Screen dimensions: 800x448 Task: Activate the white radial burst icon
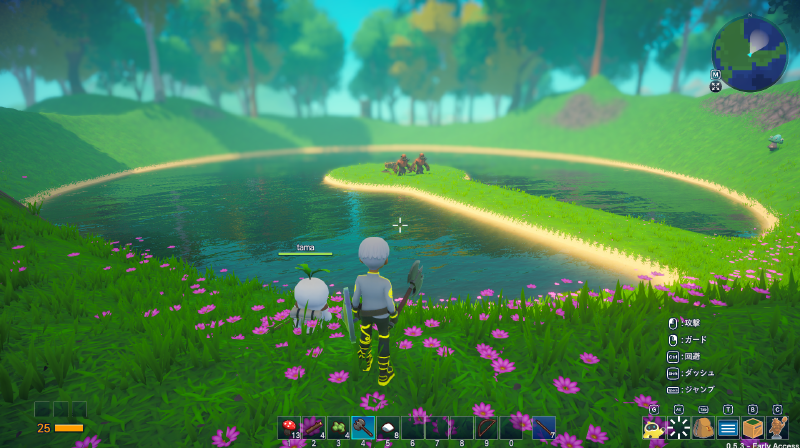[x=679, y=428]
